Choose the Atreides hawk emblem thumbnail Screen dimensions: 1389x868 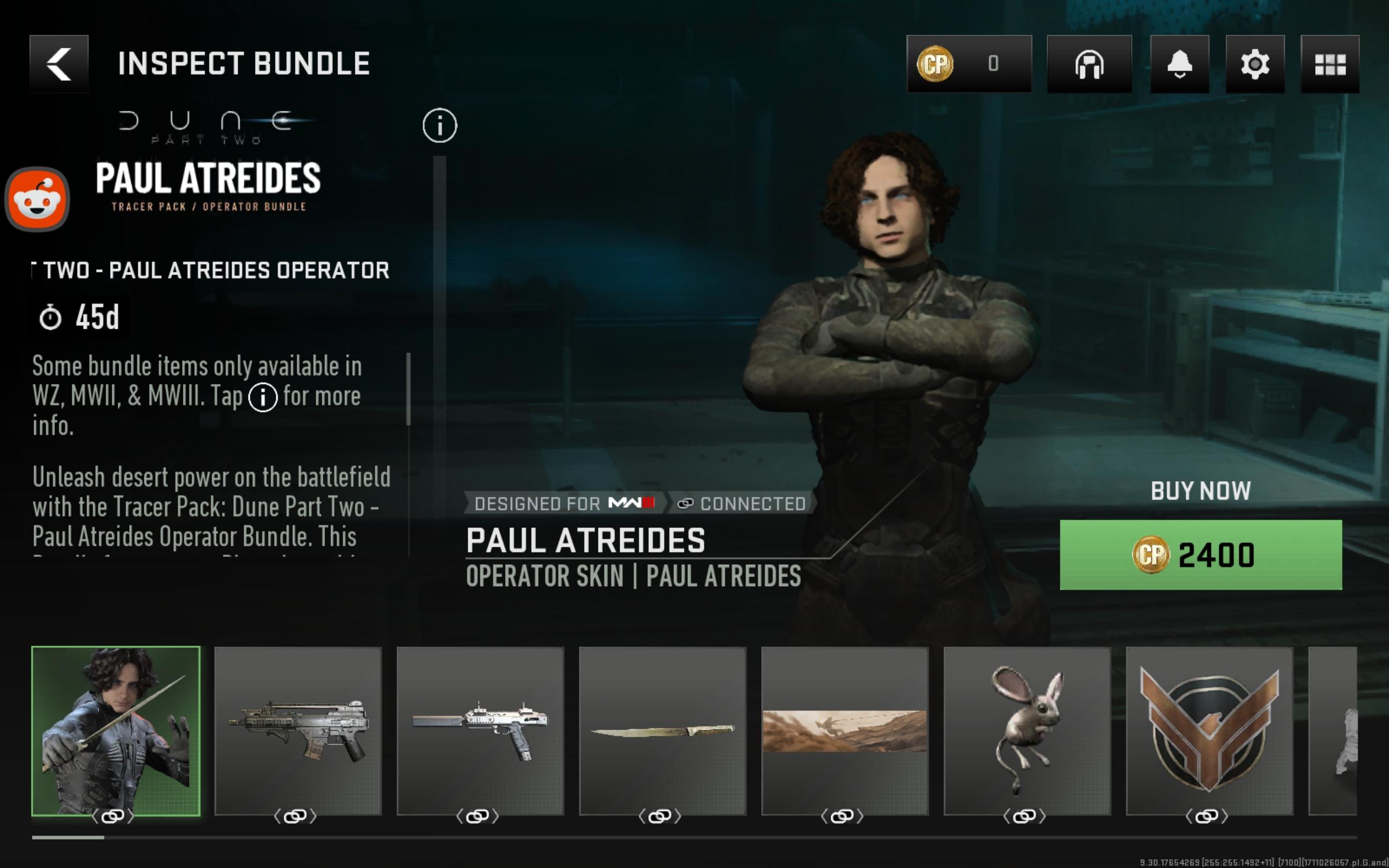1209,730
